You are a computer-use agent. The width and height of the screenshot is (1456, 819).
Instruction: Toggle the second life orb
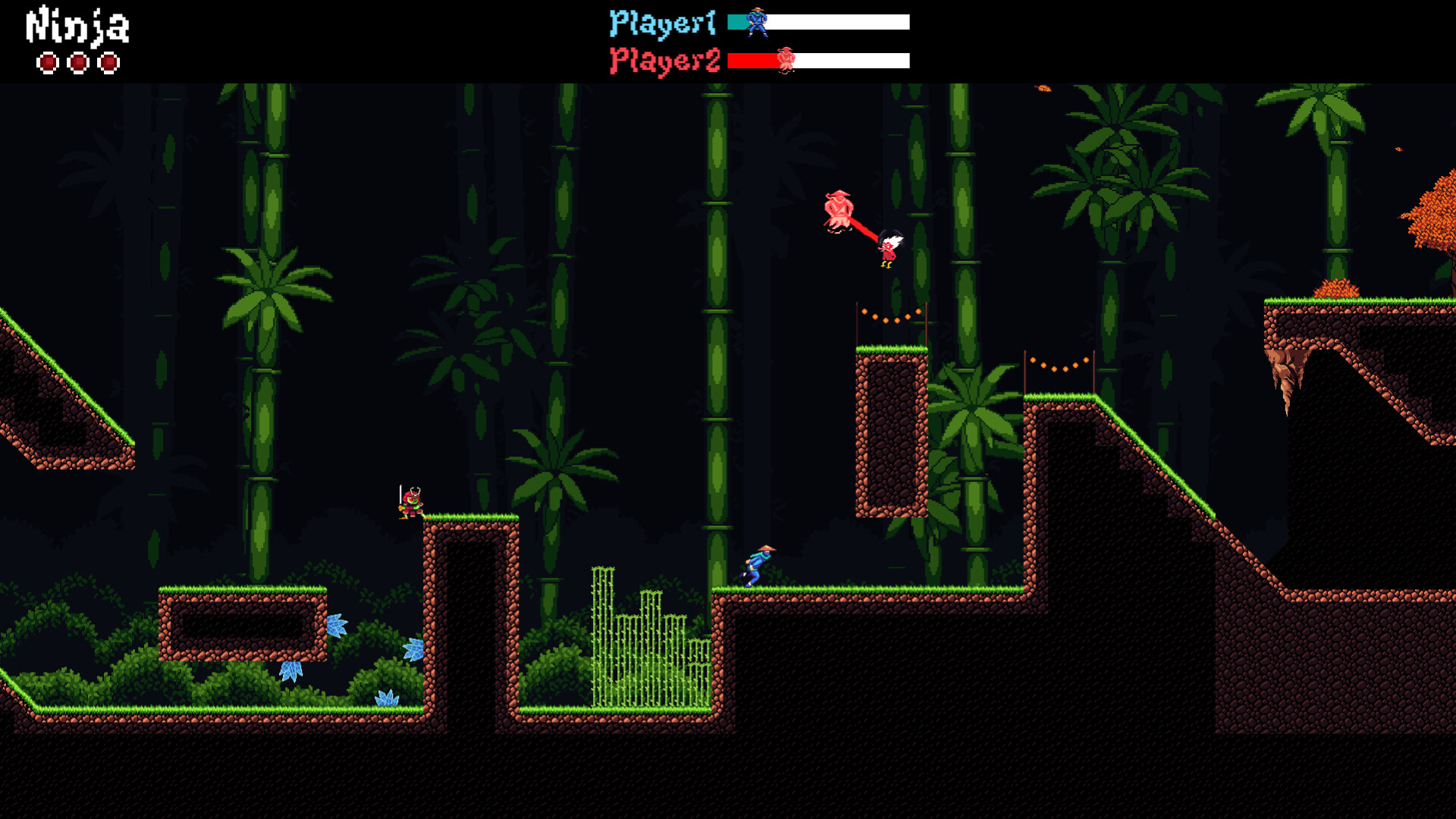[78, 62]
